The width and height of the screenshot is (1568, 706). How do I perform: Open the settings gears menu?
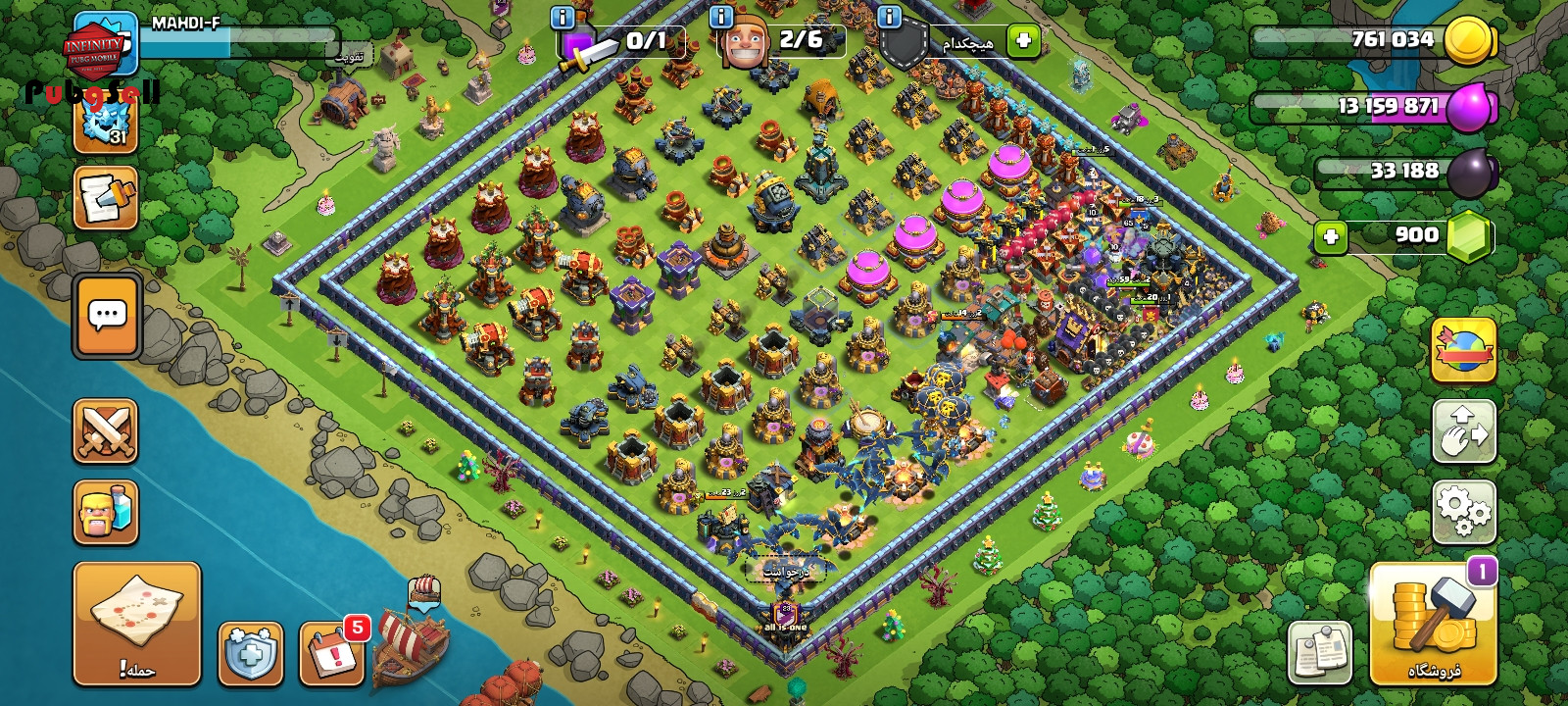pyautogui.click(x=1464, y=512)
